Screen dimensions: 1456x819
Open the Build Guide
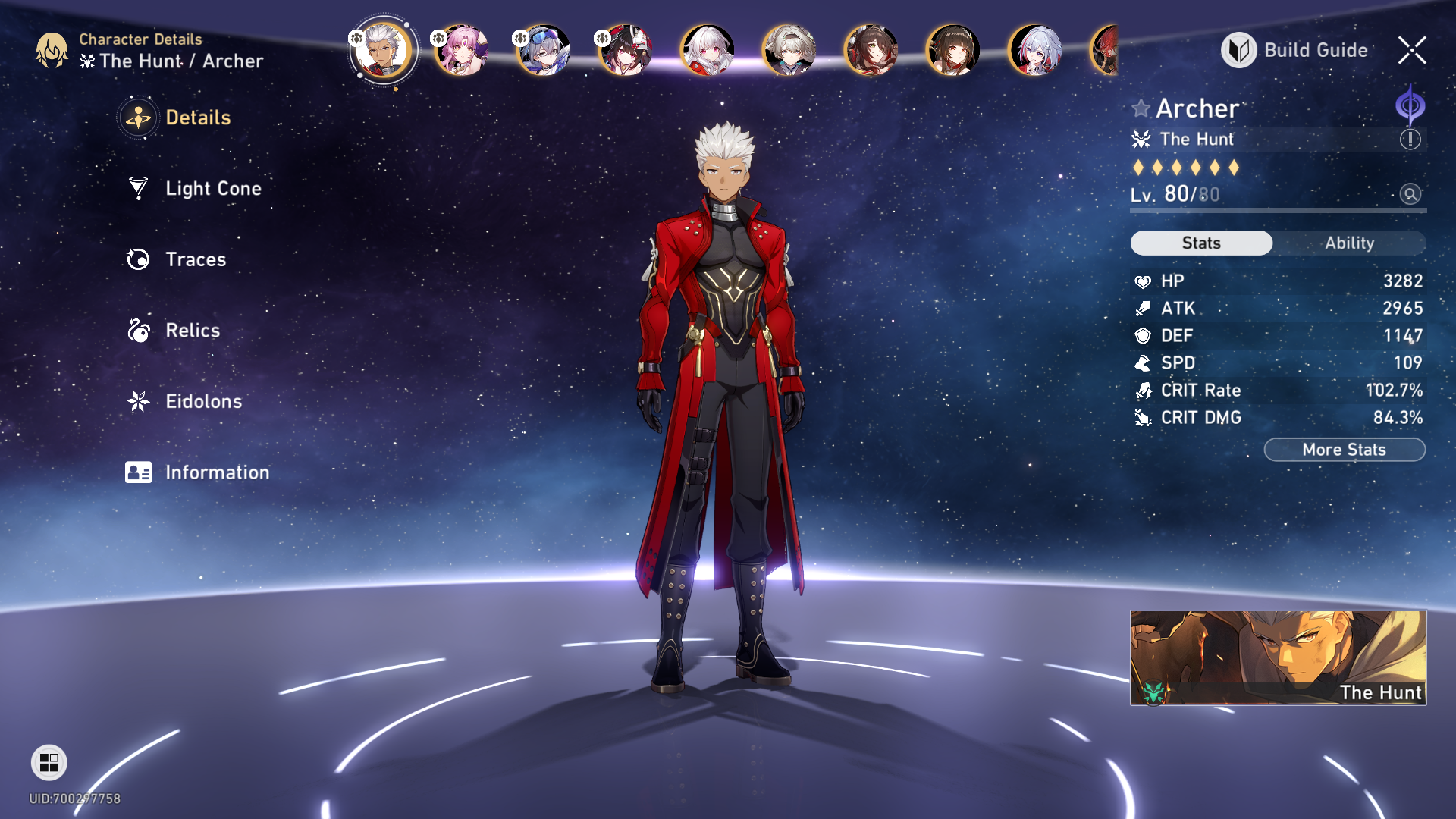pos(1295,50)
